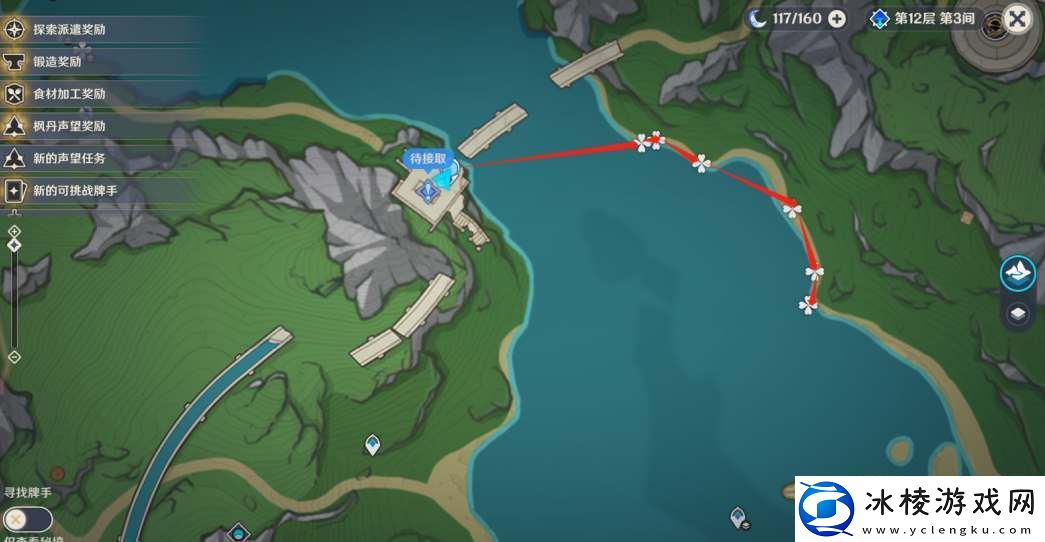The image size is (1045, 542).
Task: Open 探索派遣奖励 expedition rewards notice
Action: [x=68, y=29]
